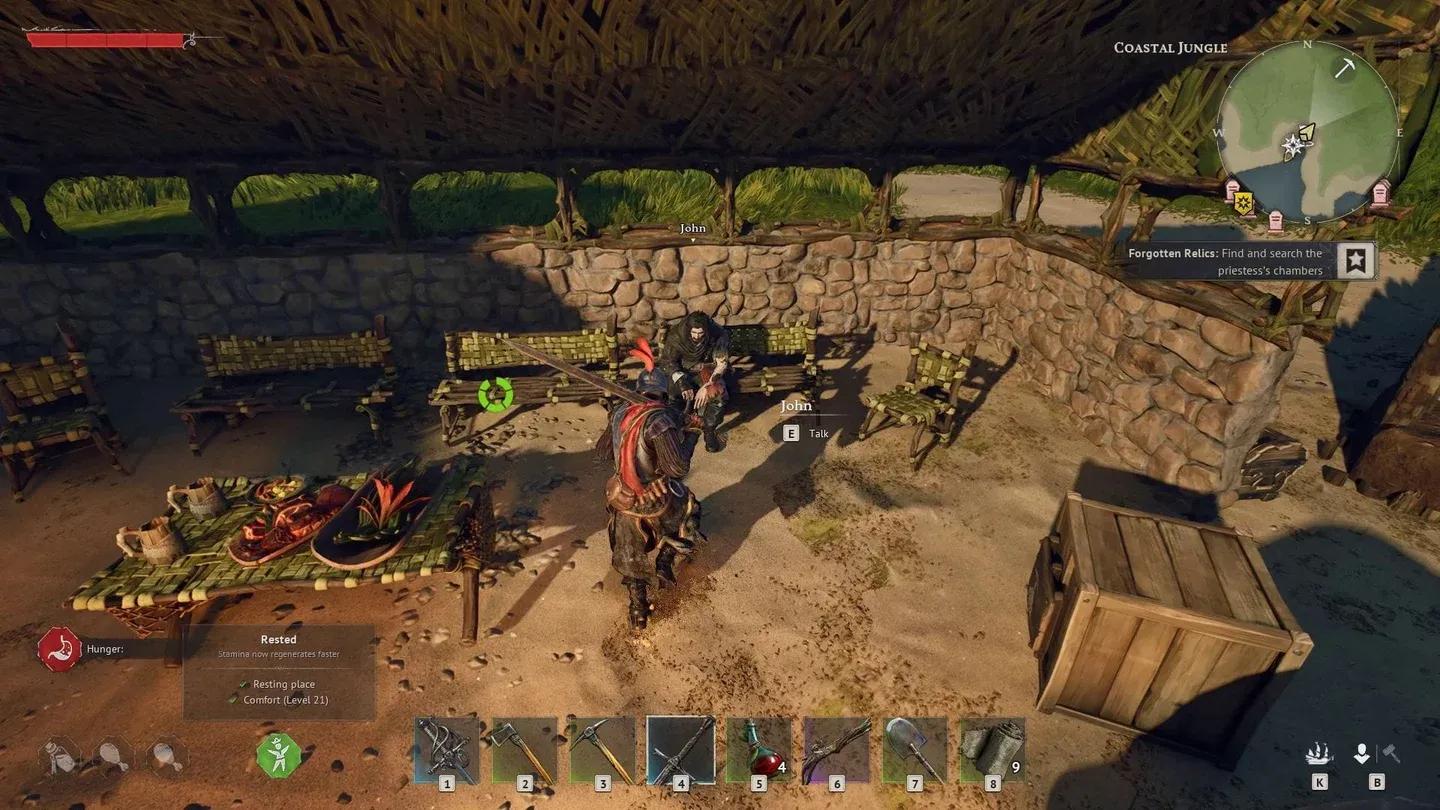Toggle the Forgotten Relics quest tracking star

click(1356, 261)
